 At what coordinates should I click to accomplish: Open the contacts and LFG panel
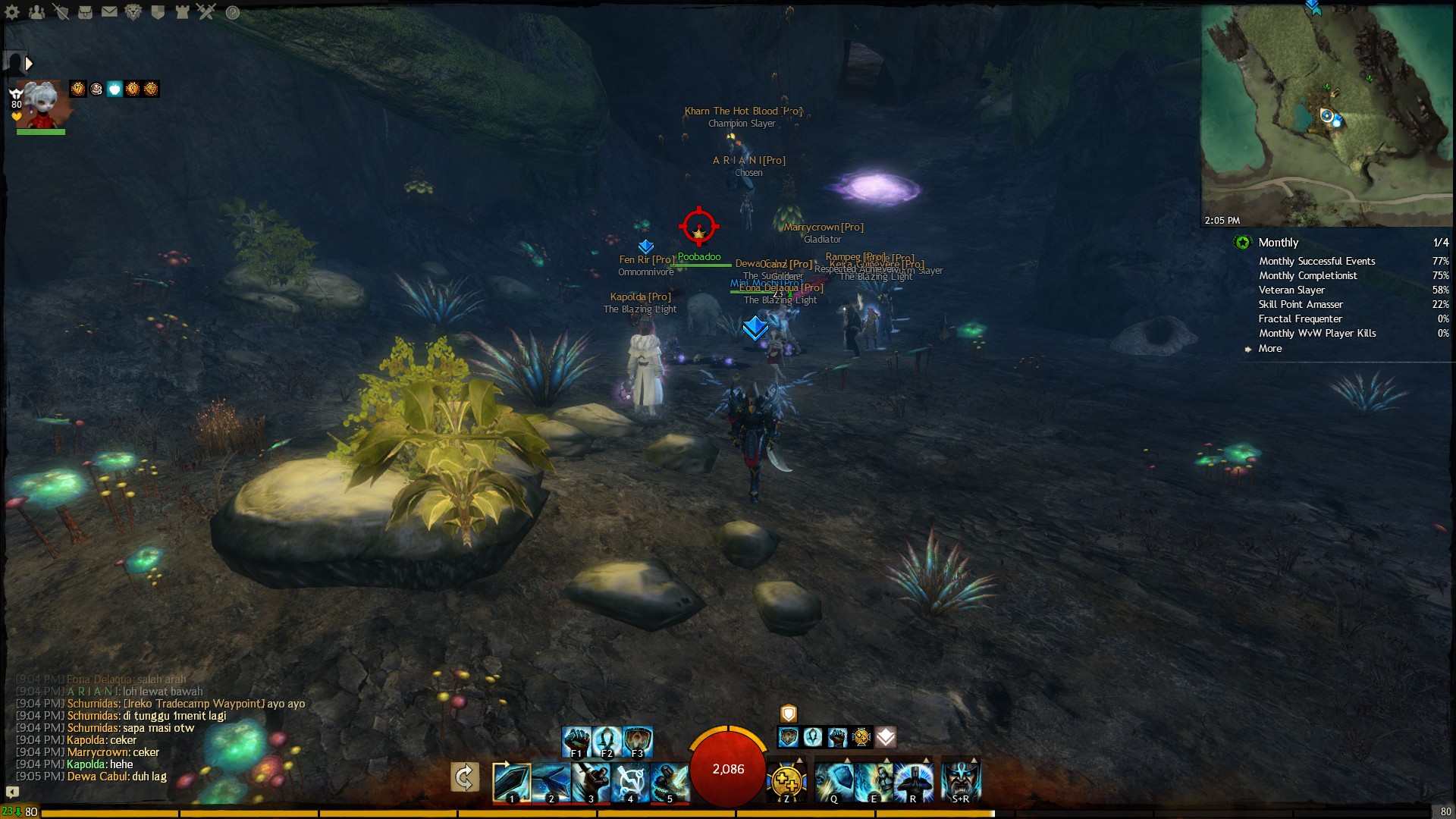[x=36, y=12]
